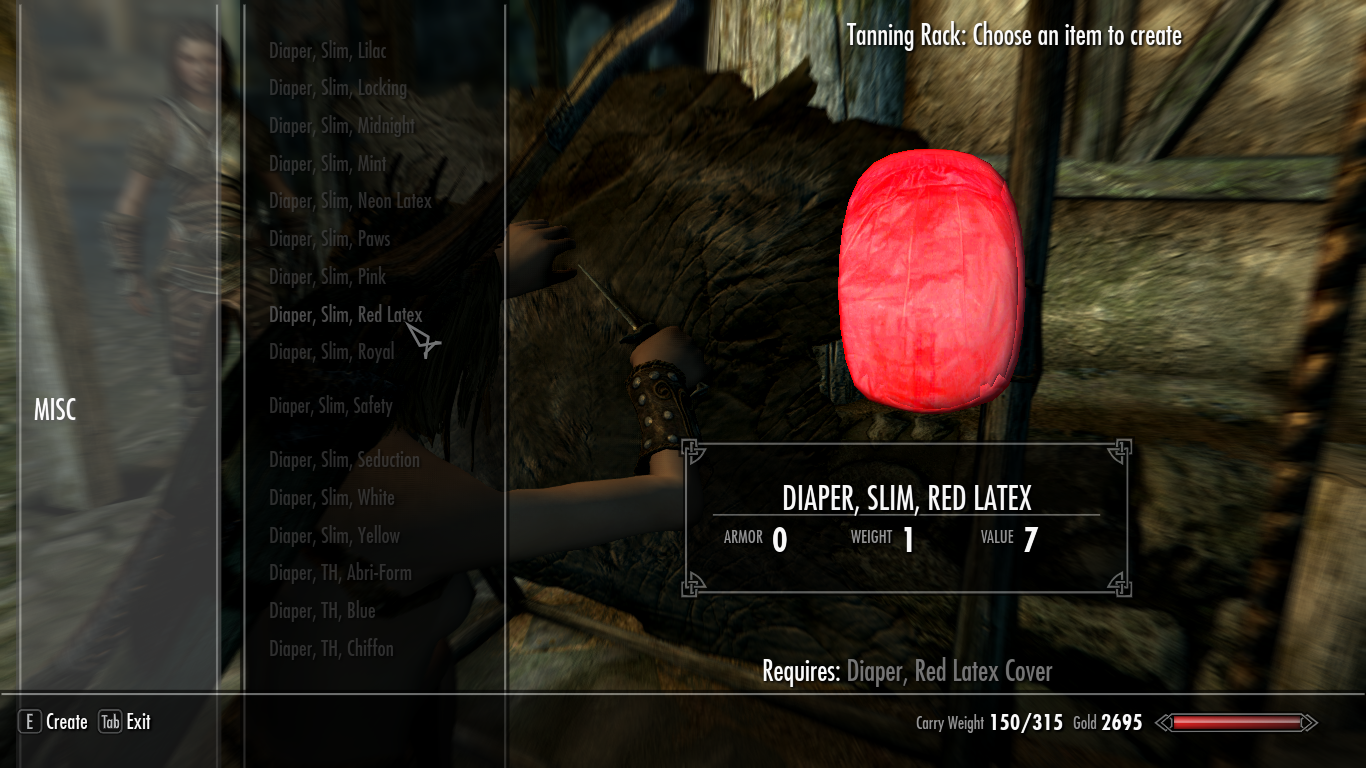The image size is (1366, 768).
Task: Select Diaper, Slim, Pink
Action: coord(326,277)
